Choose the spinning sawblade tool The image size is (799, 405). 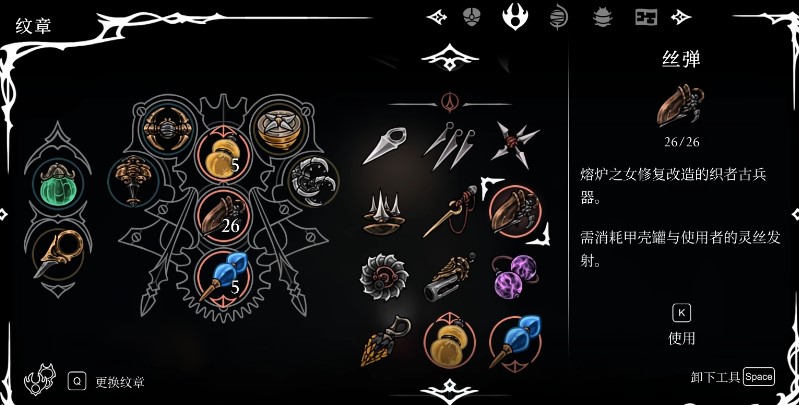pos(384,275)
